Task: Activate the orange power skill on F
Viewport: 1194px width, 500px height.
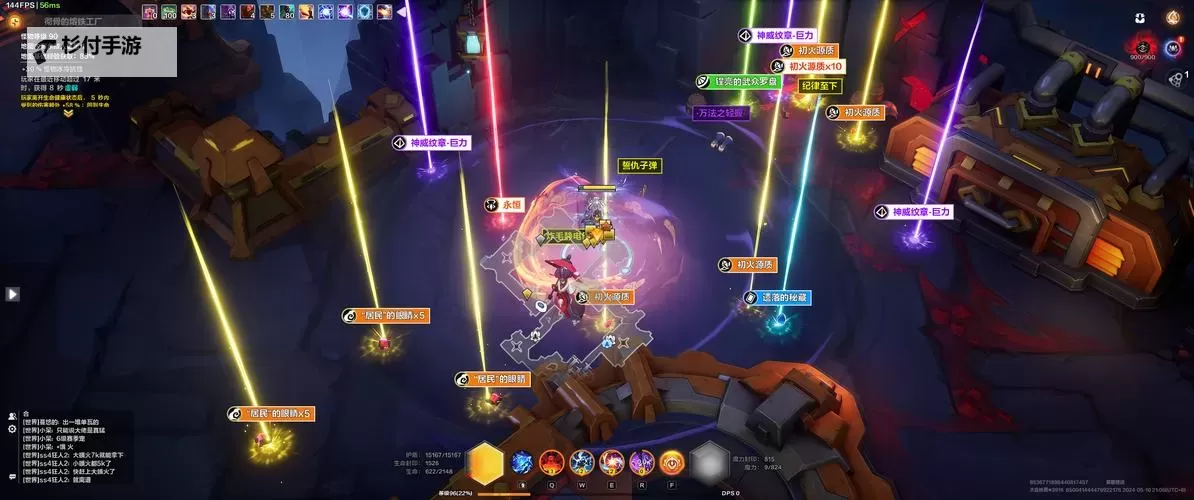Action: pos(672,462)
